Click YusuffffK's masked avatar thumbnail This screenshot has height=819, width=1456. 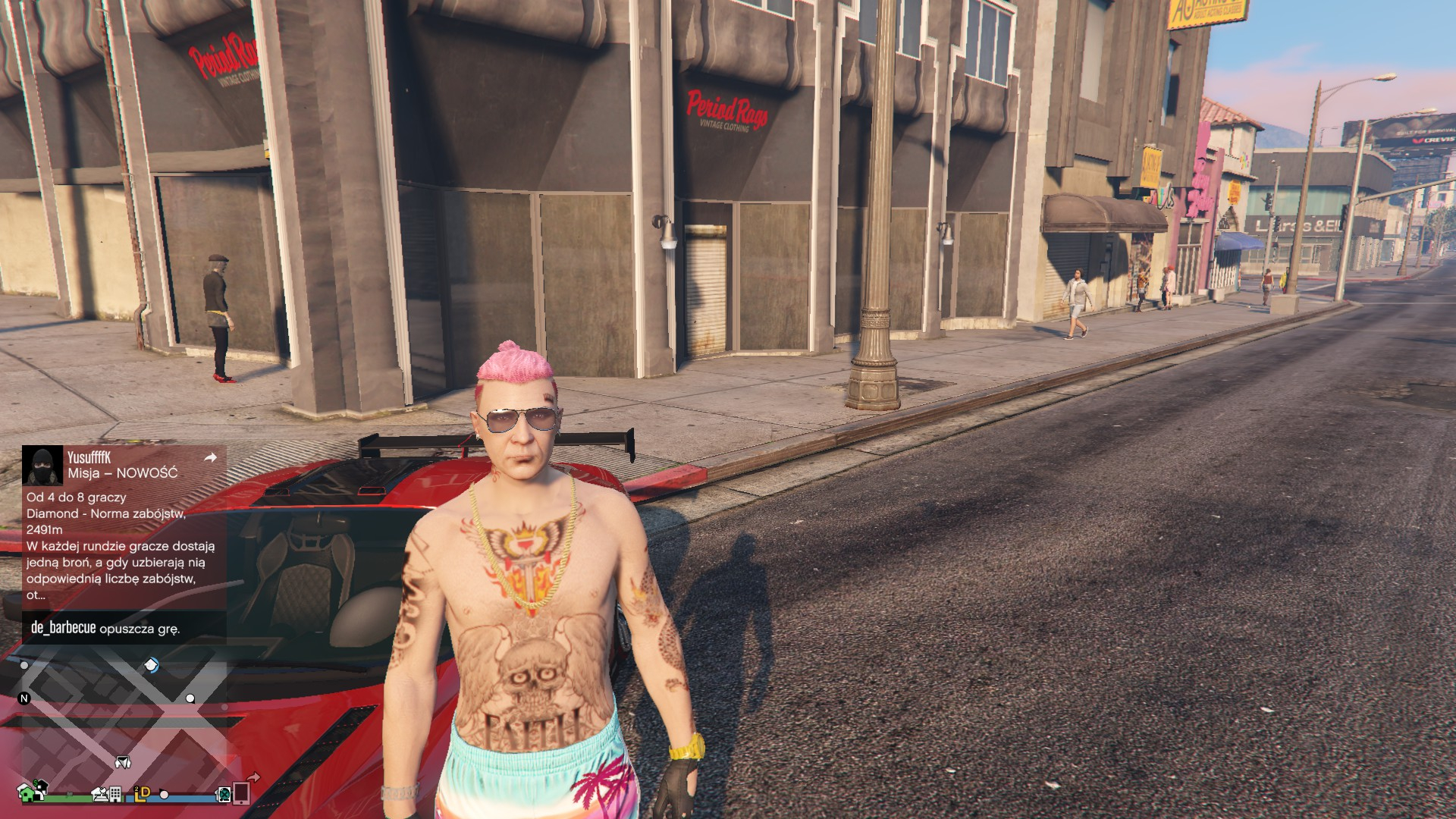pyautogui.click(x=42, y=466)
